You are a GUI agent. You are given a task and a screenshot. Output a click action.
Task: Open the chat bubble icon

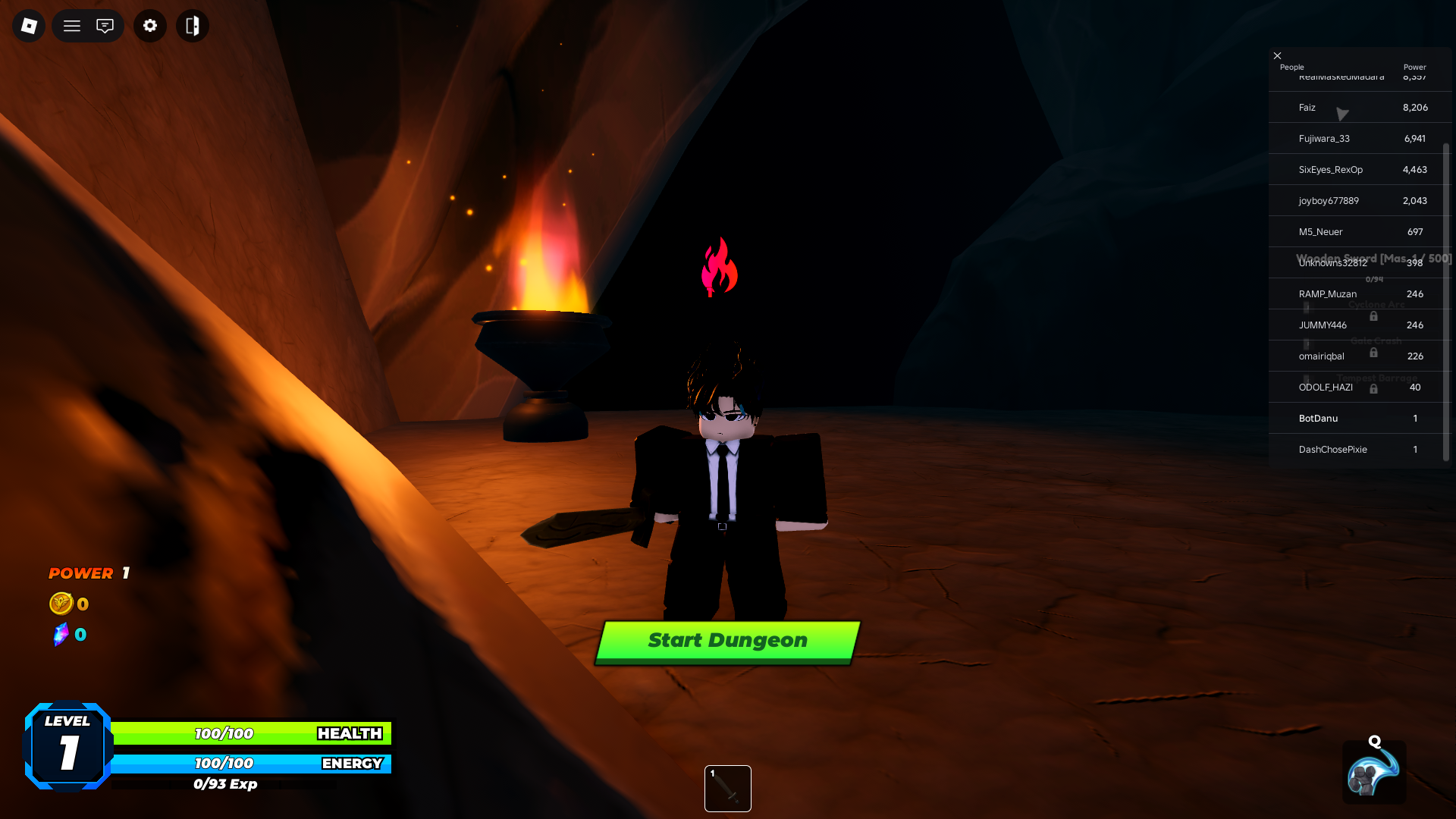[x=105, y=25]
